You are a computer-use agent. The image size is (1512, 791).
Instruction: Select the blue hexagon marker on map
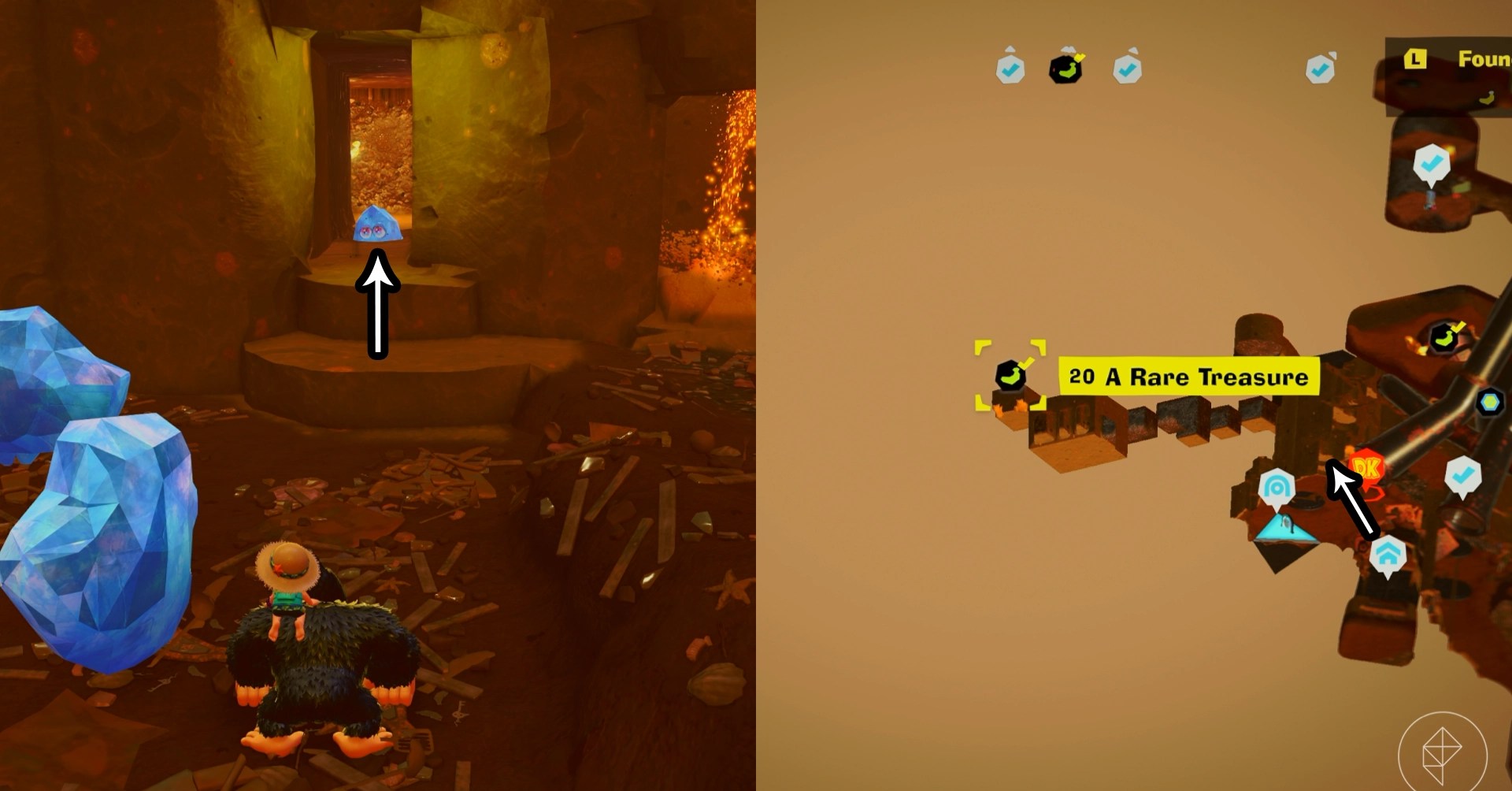point(1489,403)
